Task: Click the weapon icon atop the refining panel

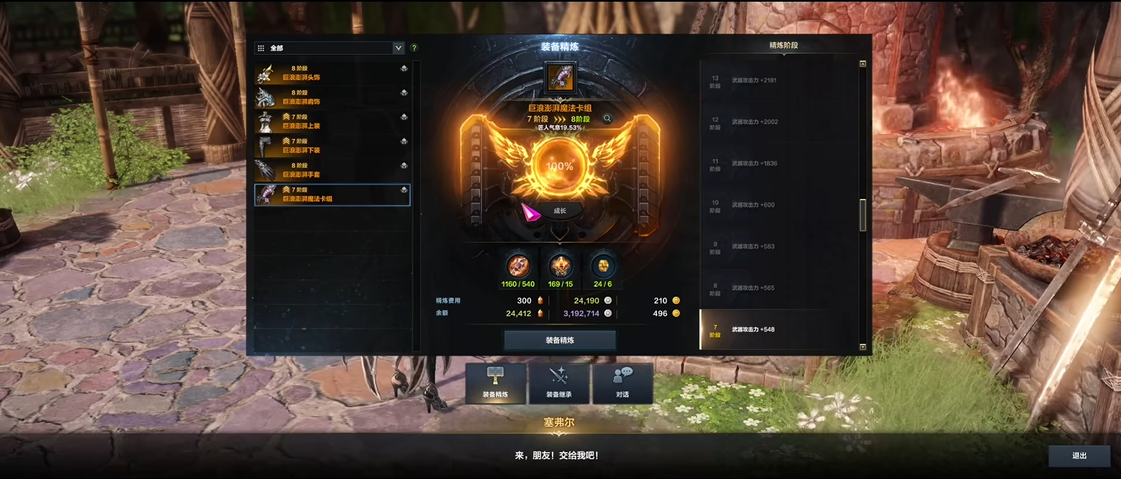Action: (559, 77)
